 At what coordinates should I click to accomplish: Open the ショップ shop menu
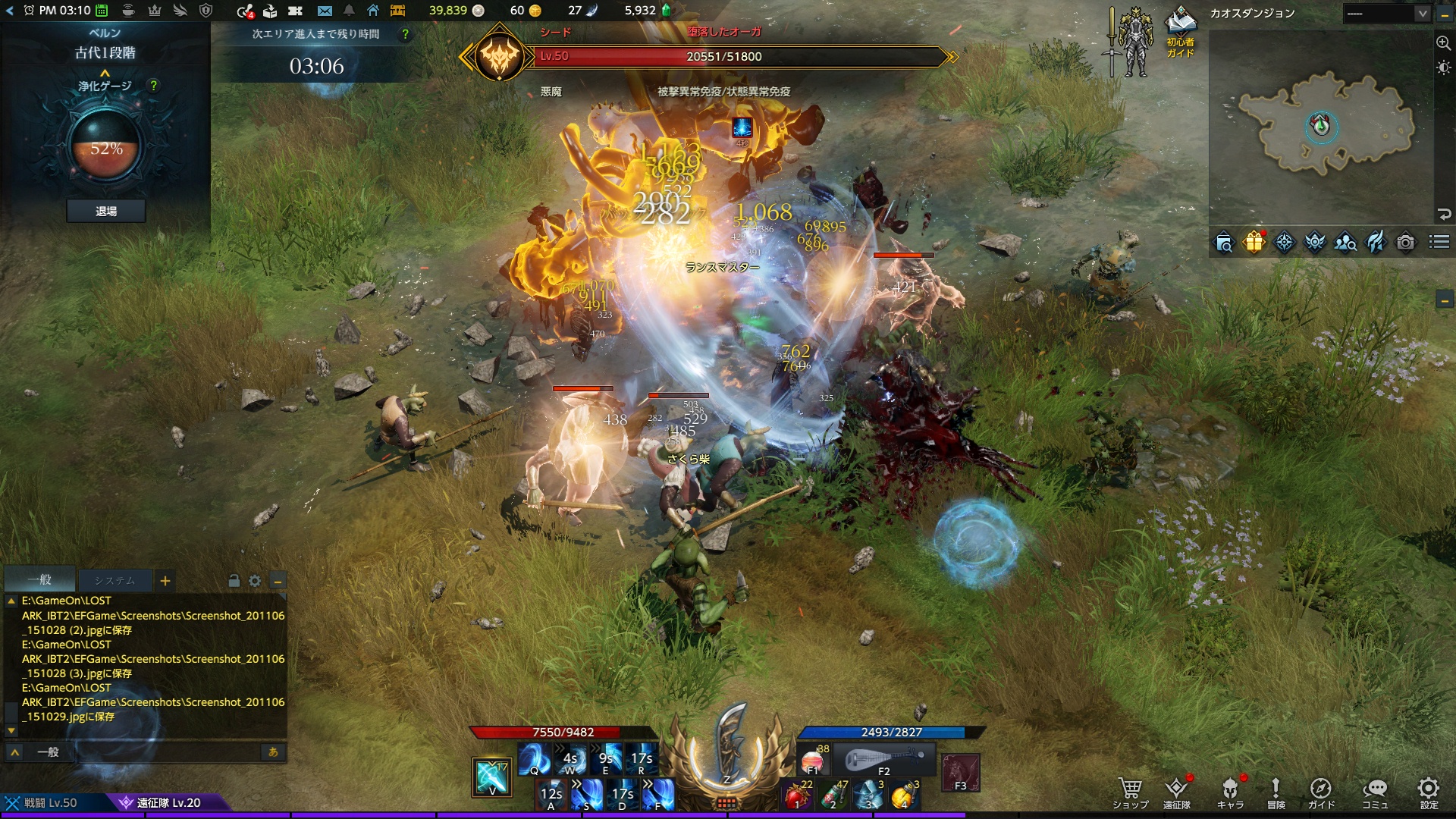point(1130,792)
